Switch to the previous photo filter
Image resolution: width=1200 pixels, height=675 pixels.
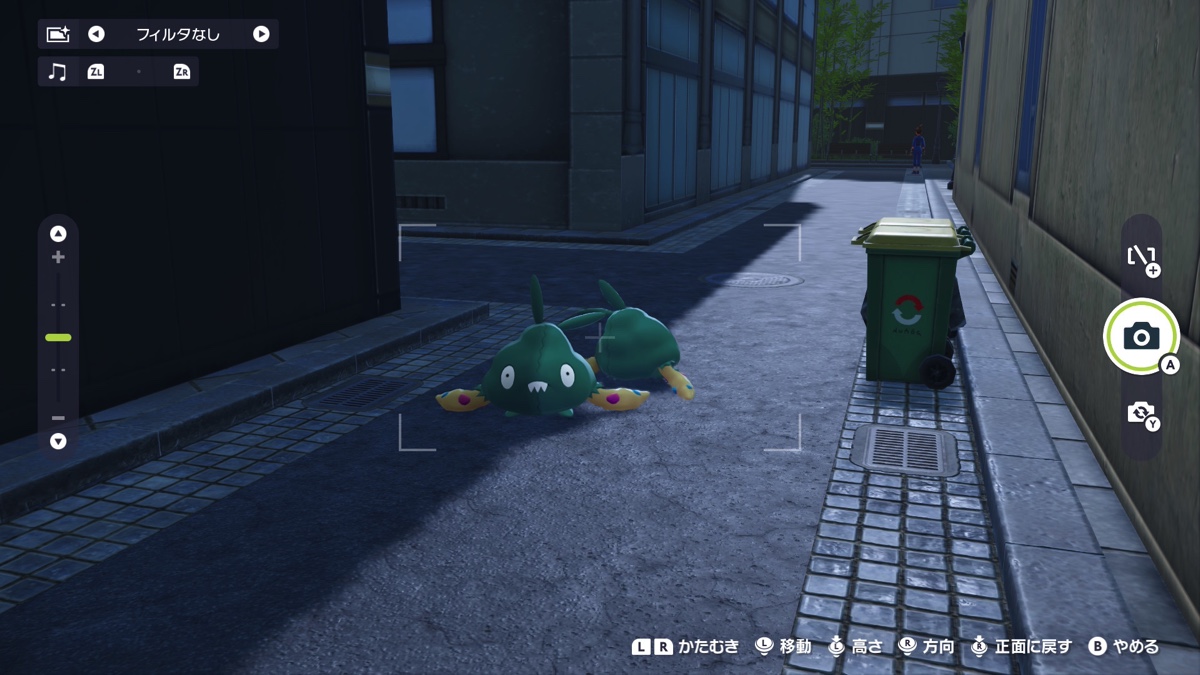[96, 34]
